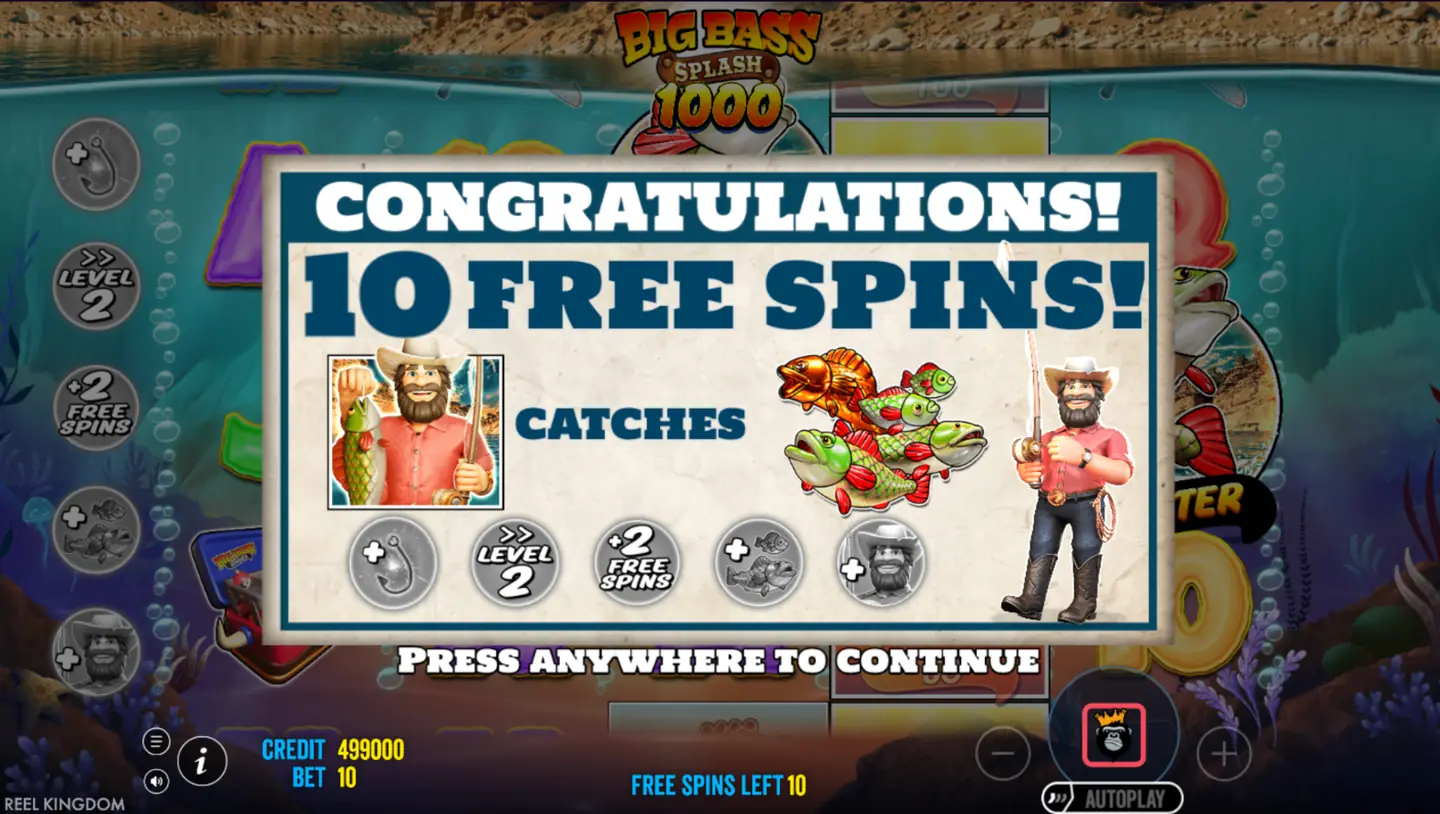Click the fish collection icon on the left sidebar
This screenshot has width=1440, height=814.
(95, 528)
